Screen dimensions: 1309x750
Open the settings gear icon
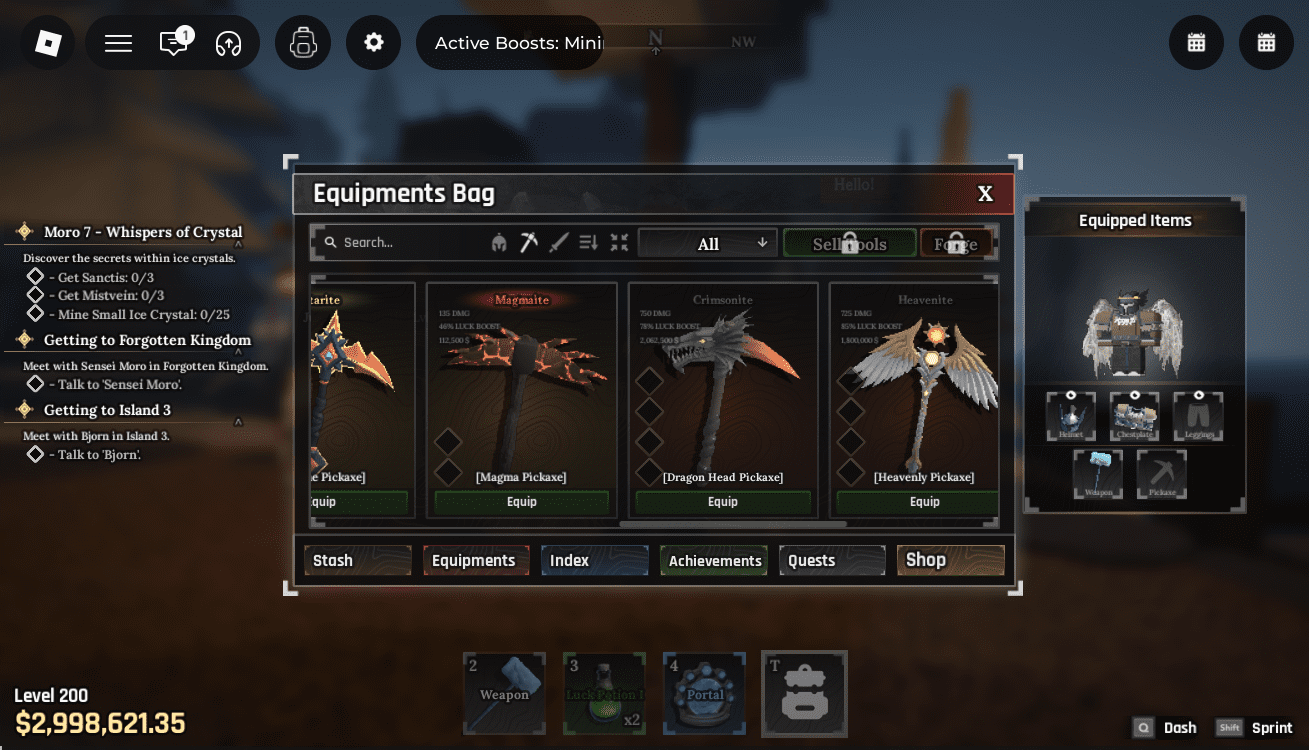[x=373, y=42]
